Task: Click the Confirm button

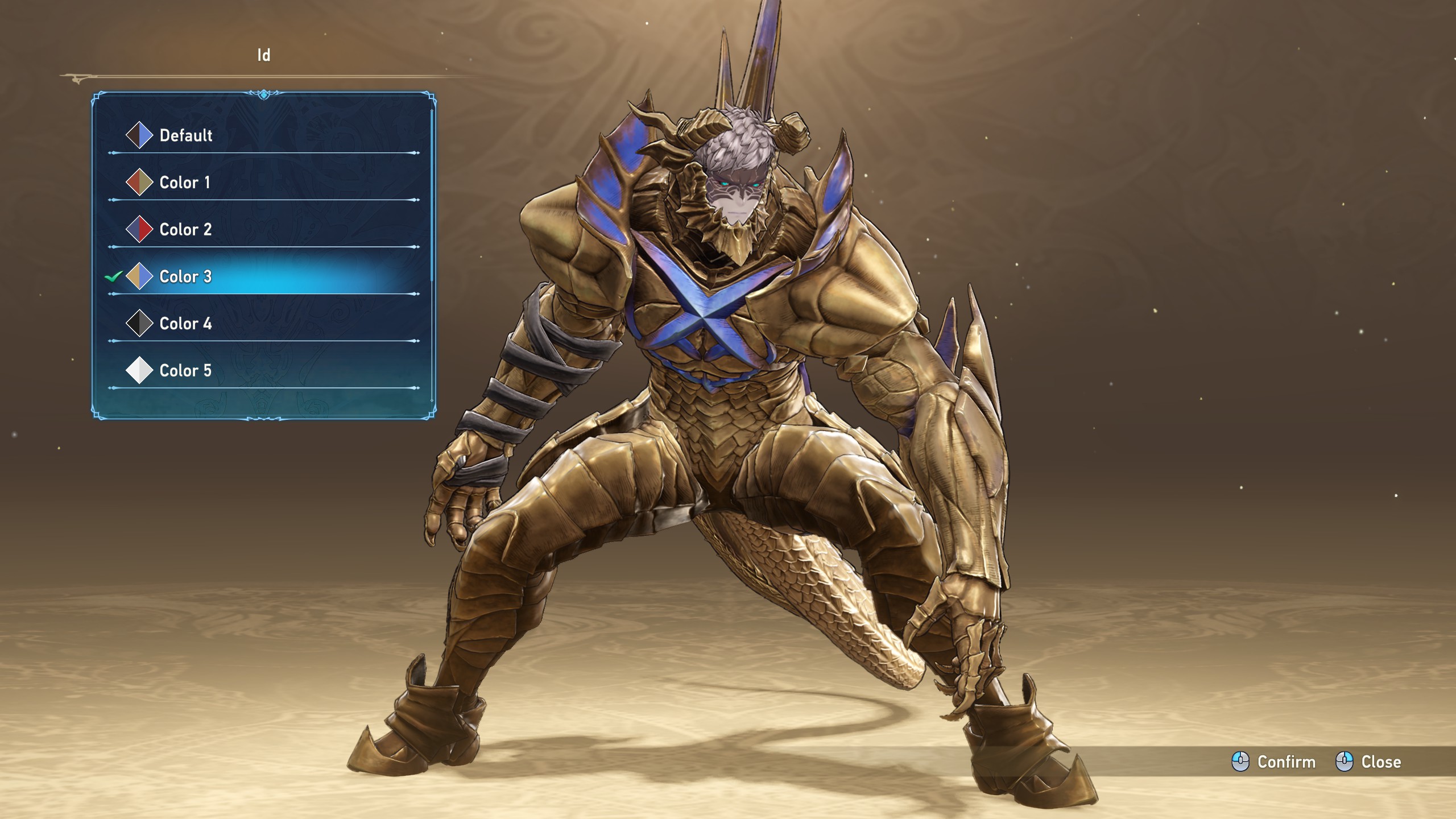Action: tap(1273, 762)
